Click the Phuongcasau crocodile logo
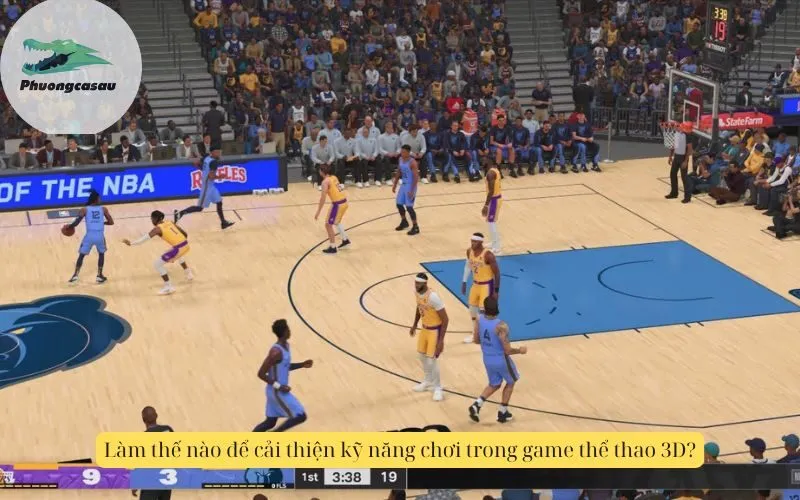800x500 pixels. point(69,61)
